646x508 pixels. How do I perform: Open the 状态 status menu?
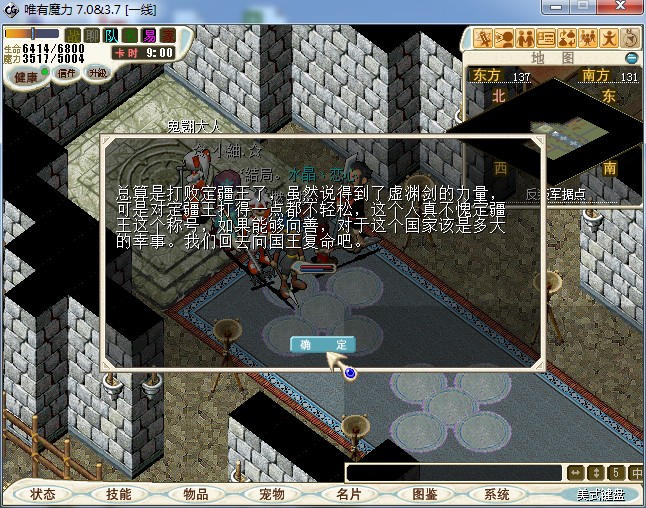click(43, 494)
